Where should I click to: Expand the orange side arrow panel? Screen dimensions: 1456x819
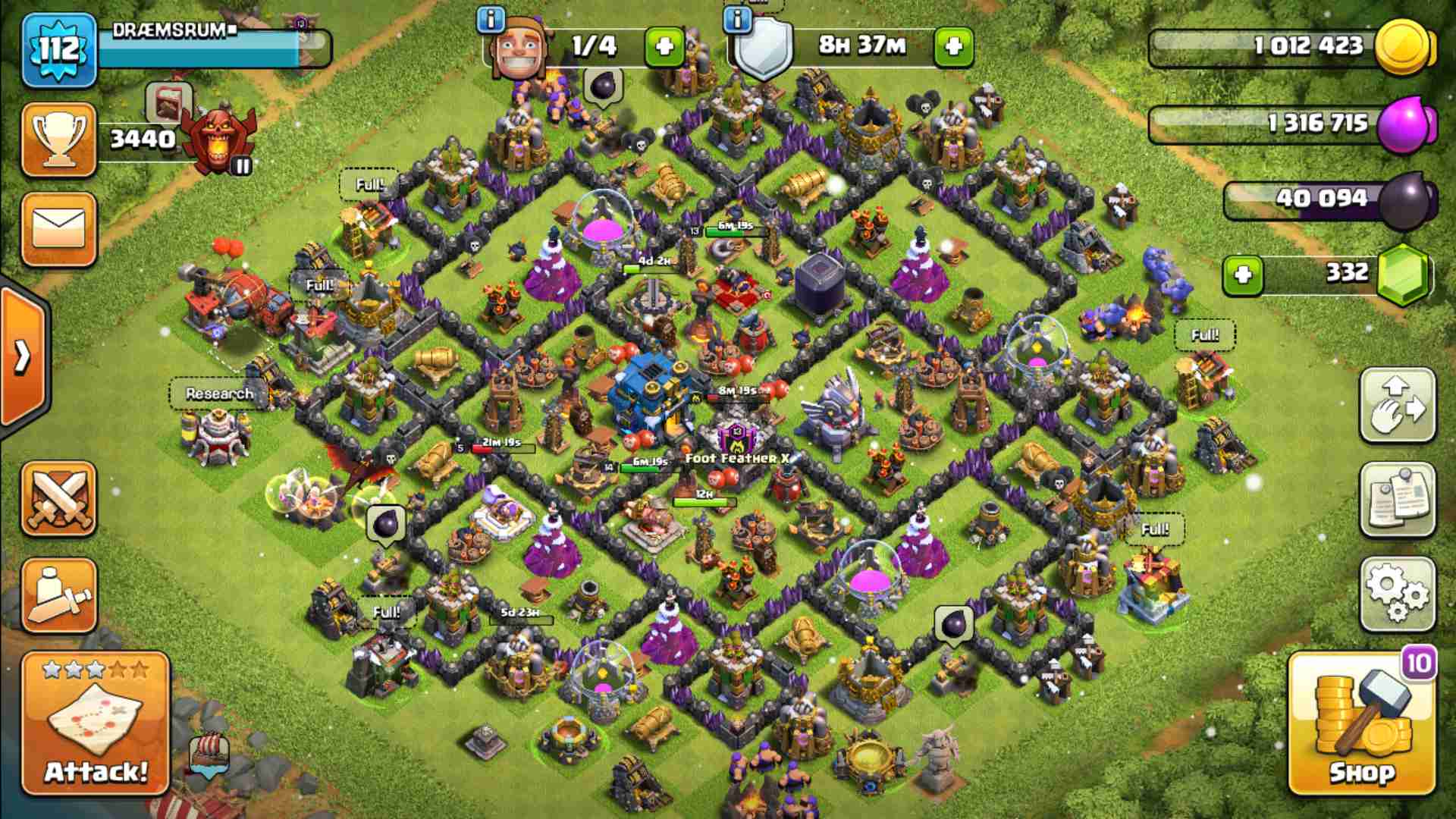click(x=23, y=356)
